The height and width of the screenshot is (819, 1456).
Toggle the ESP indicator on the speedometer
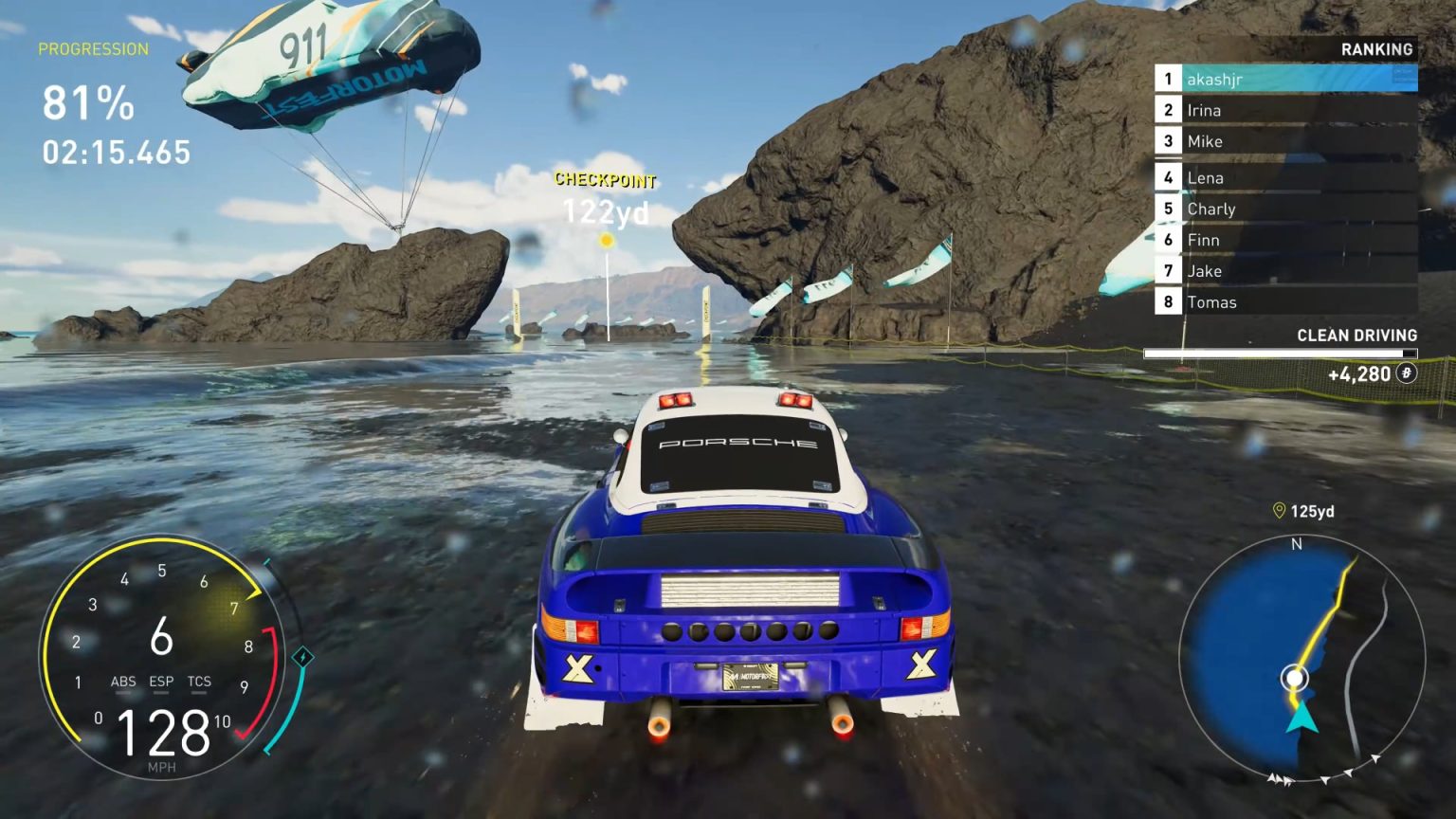pos(161,682)
